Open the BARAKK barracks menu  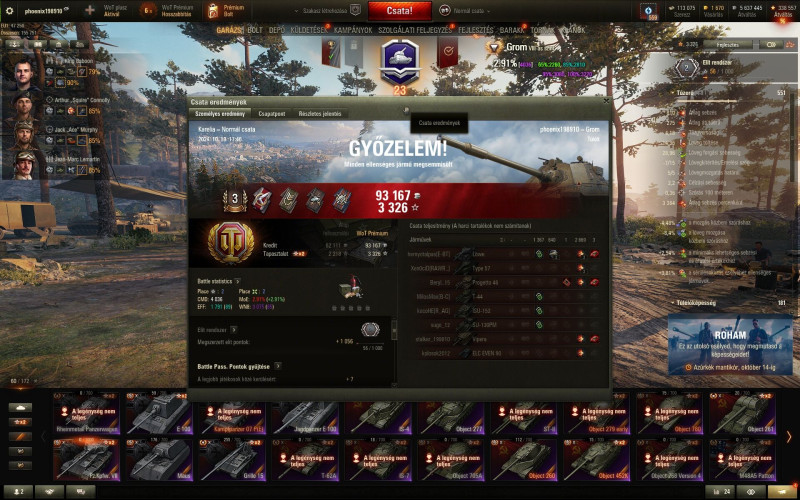512,31
